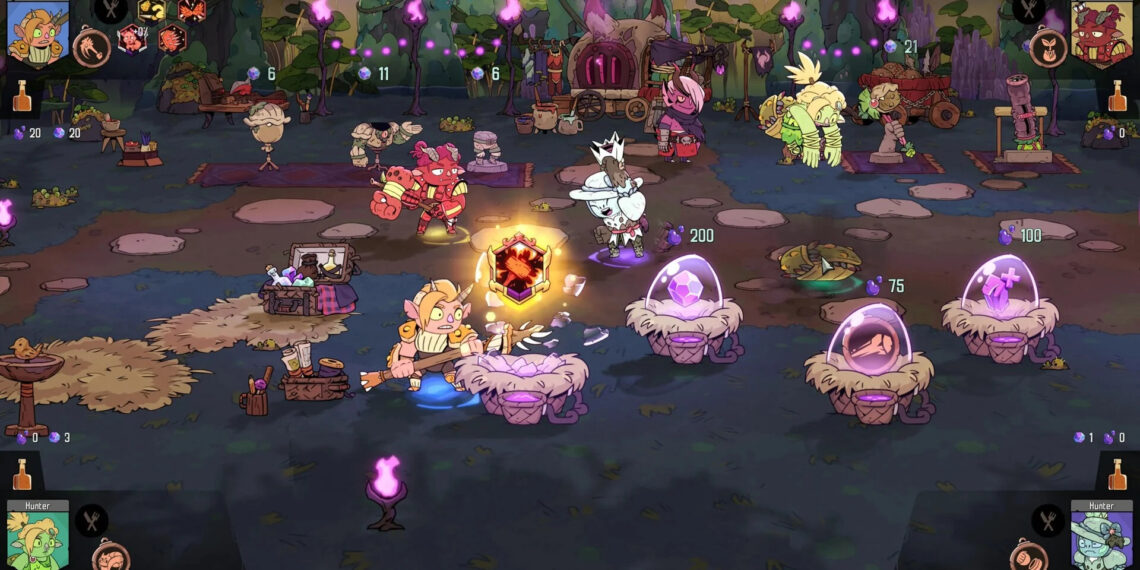Activate the claw pendant ability
Viewport: 1140px width, 570px height.
pos(91,47)
